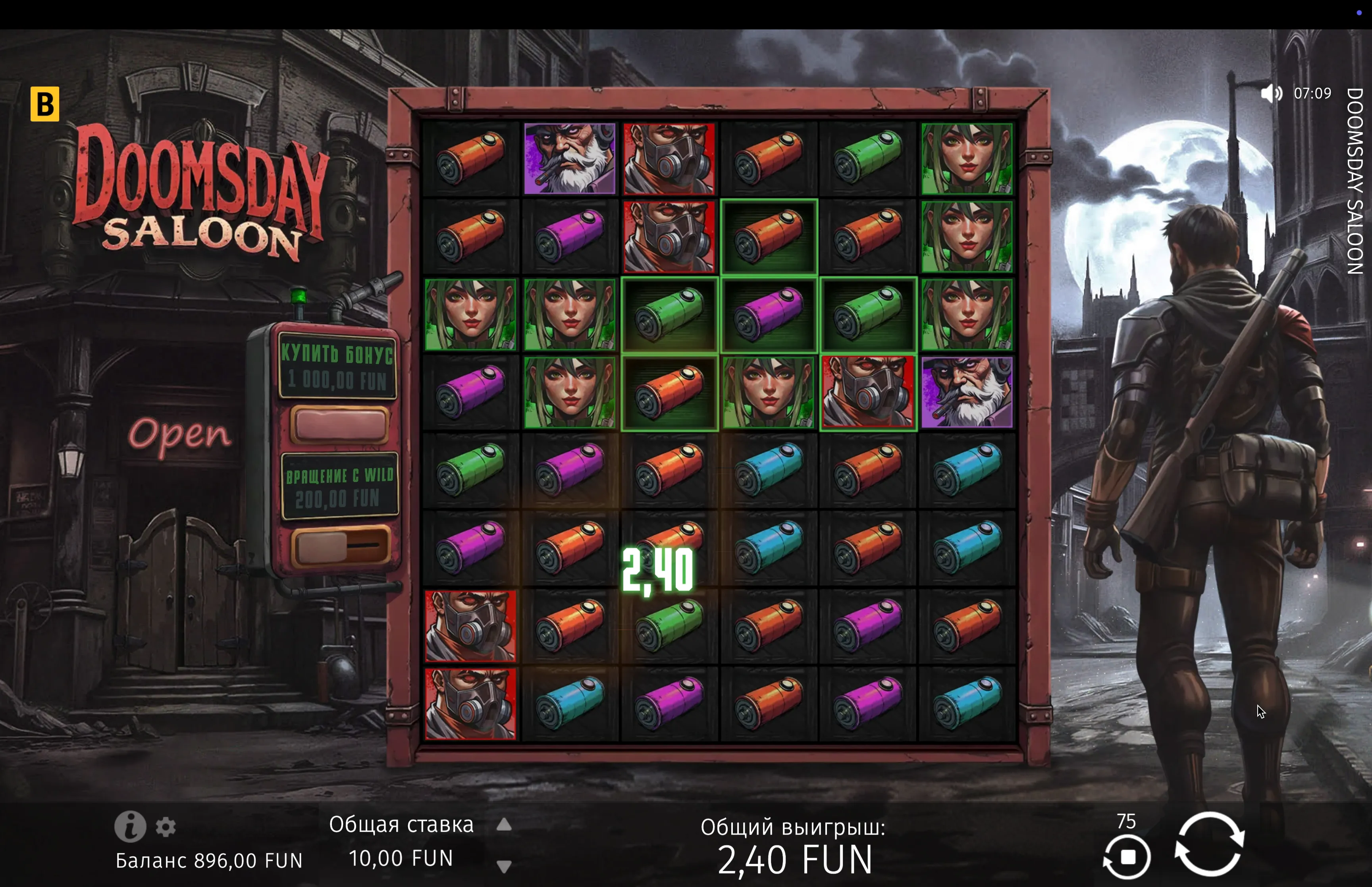Buy the bonus for 1 000,00 FUN

[x=339, y=424]
